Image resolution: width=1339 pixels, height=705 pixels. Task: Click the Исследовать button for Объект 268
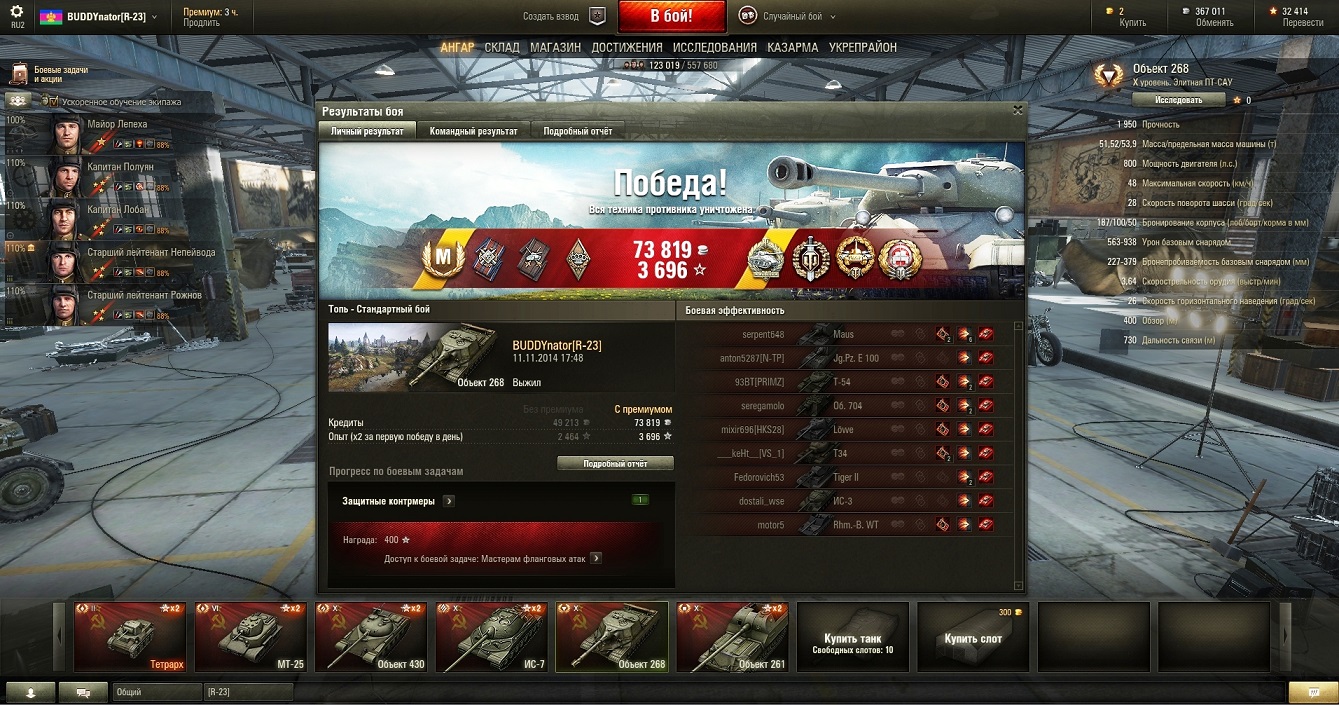tap(1178, 100)
